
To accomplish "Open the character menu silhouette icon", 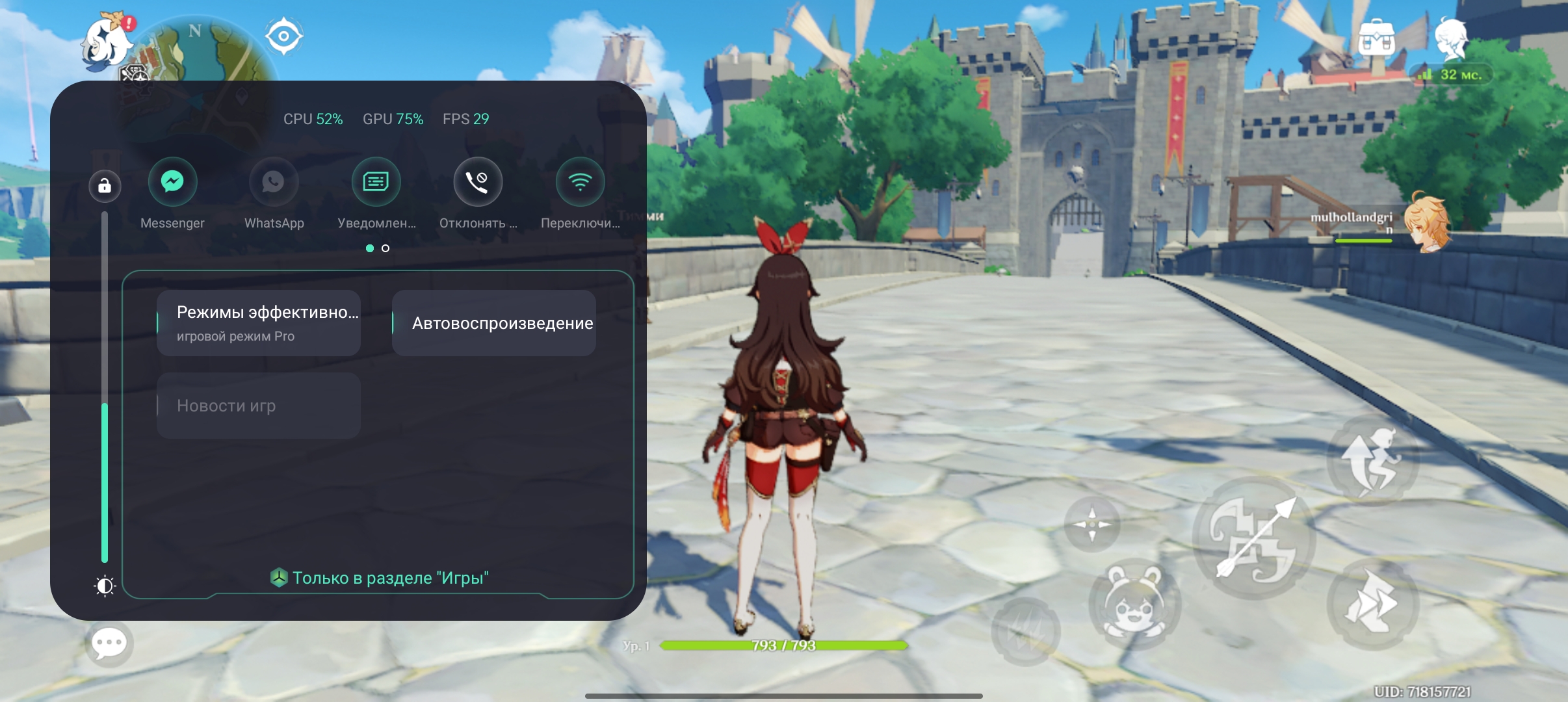I will tap(1451, 39).
